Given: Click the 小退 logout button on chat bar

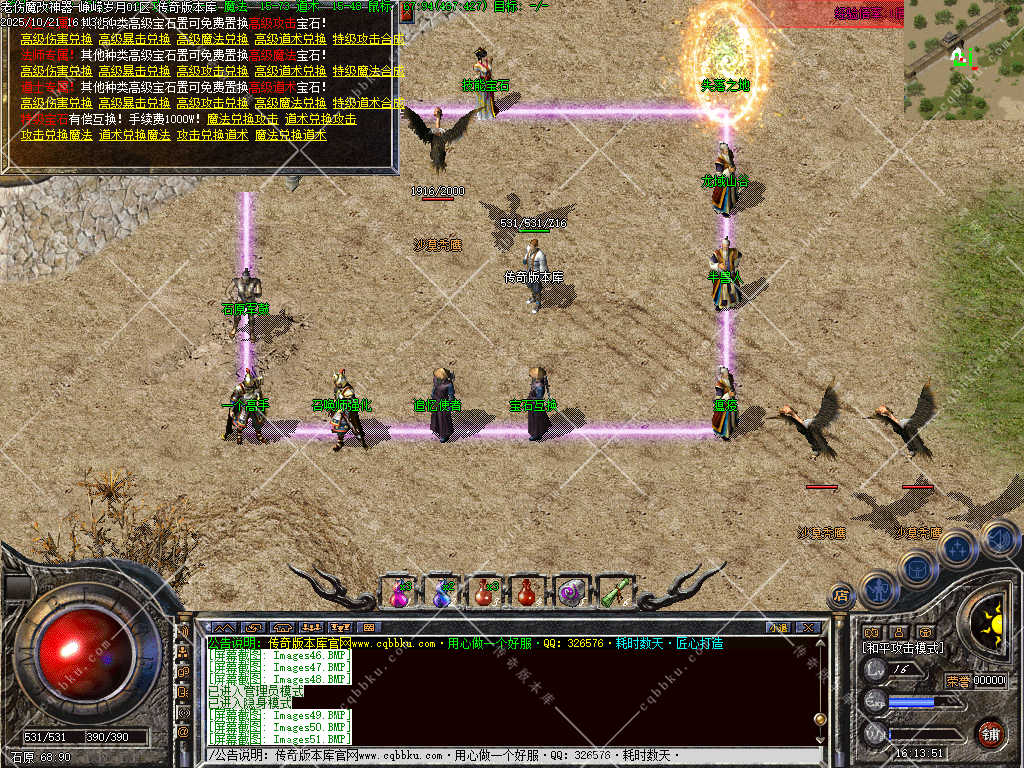Looking at the screenshot, I should tap(778, 627).
